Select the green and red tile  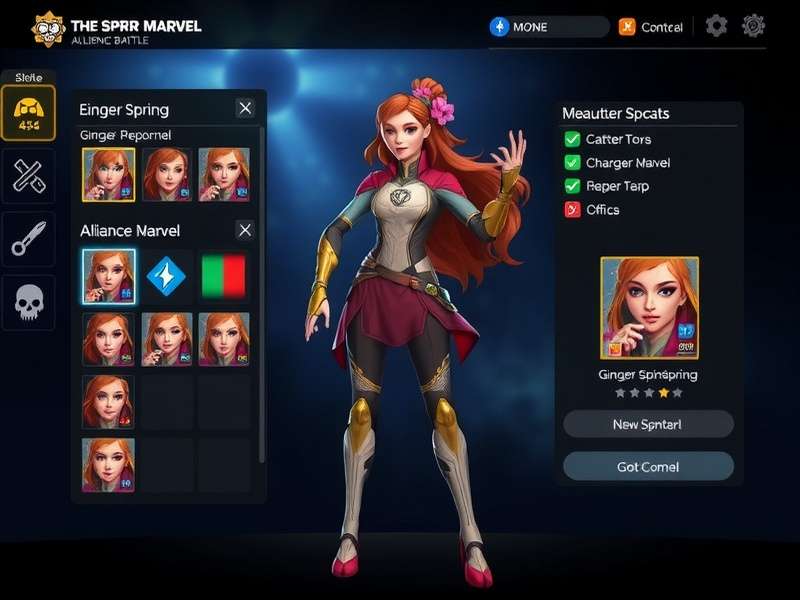click(x=224, y=276)
